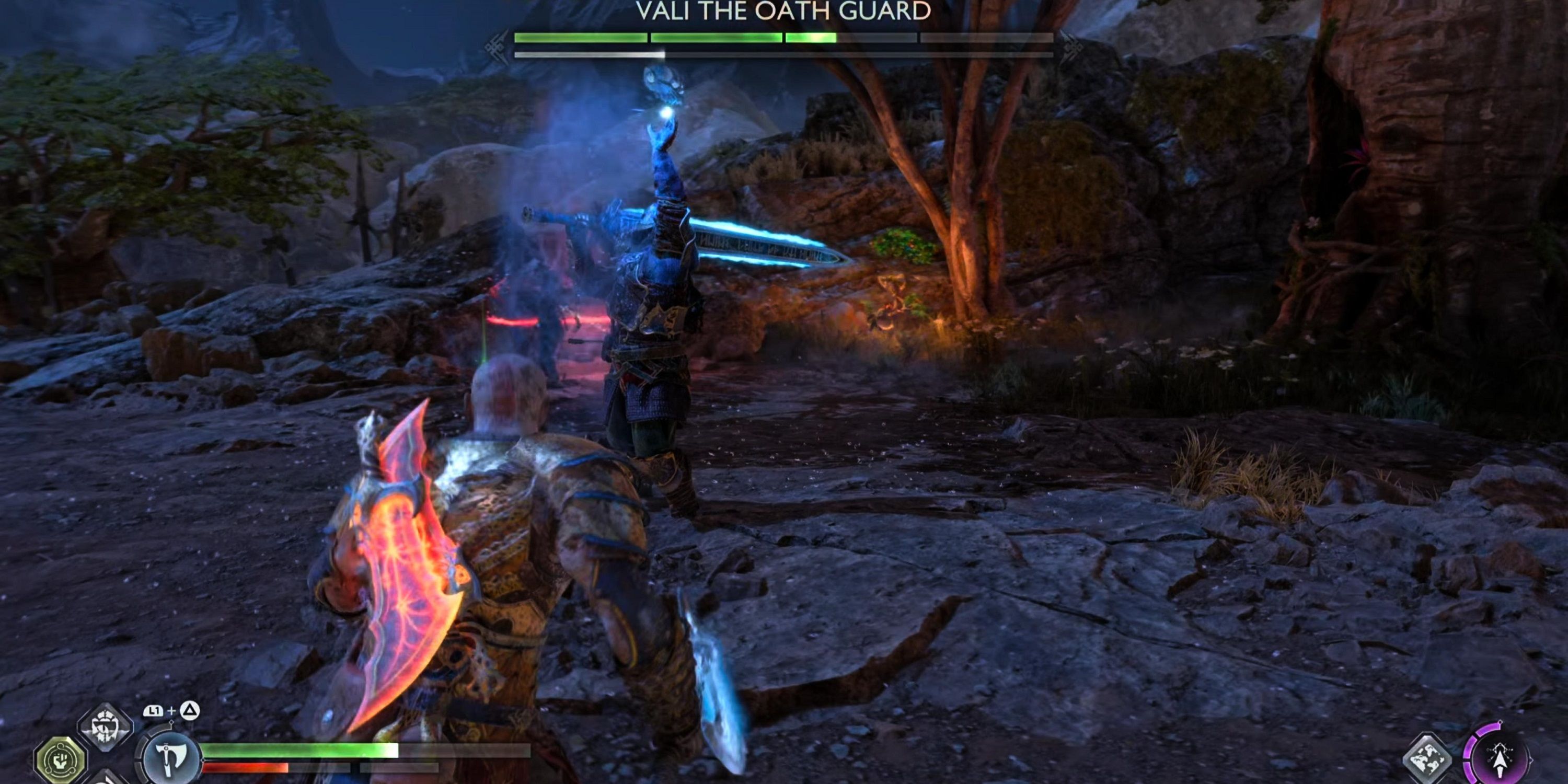
Task: Select the Leviathan Axe weapon icon
Action: coord(171,758)
